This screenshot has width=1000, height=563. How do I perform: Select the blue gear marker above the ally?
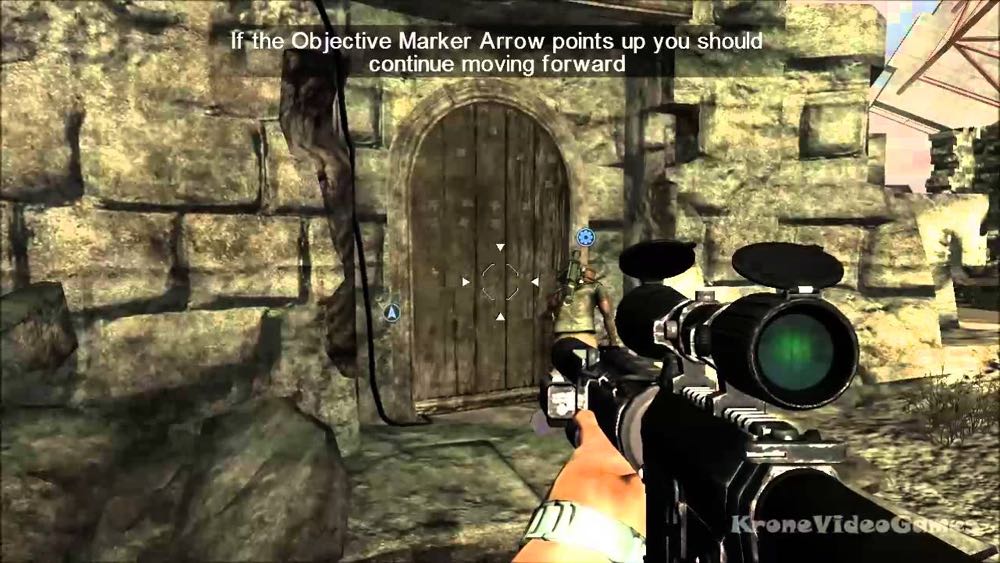pyautogui.click(x=585, y=238)
